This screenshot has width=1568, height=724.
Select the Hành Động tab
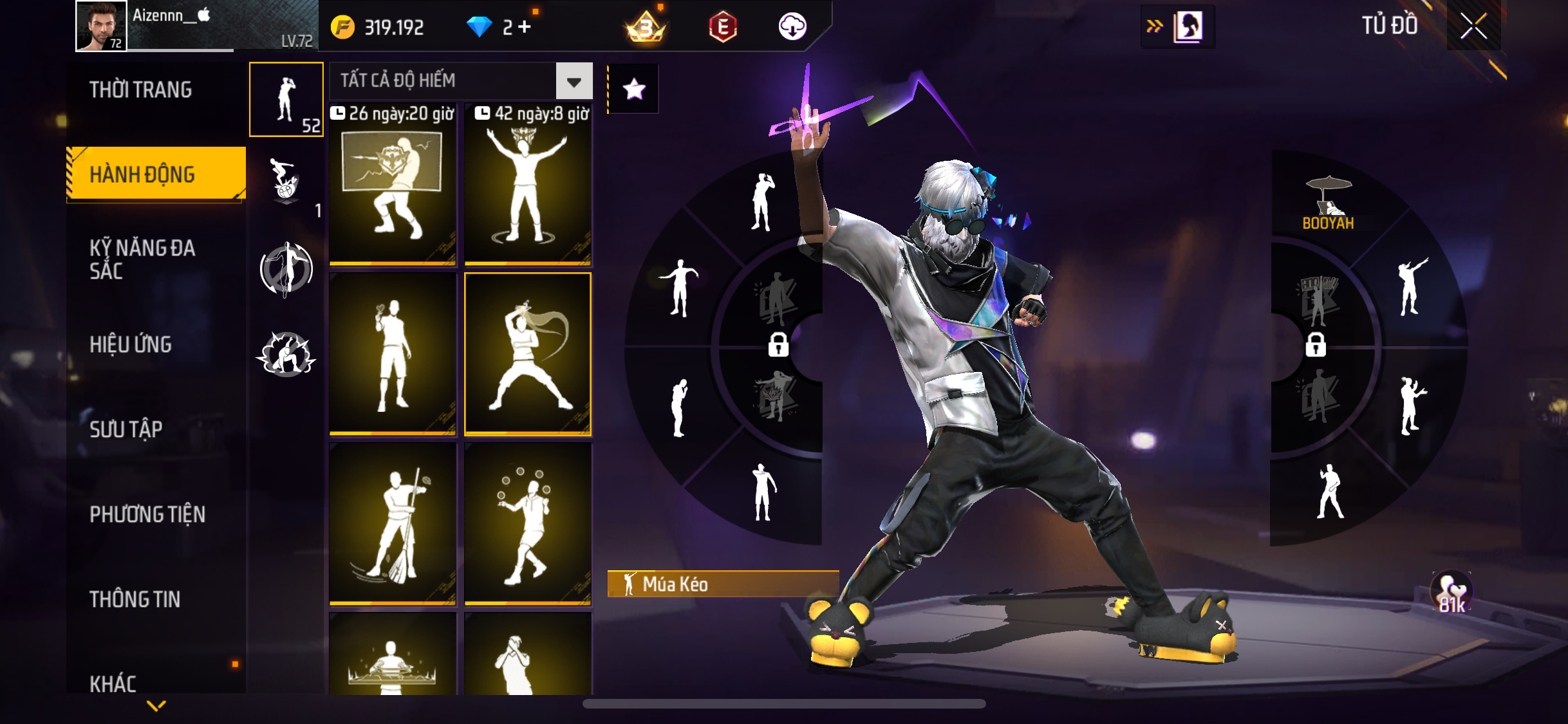[142, 174]
